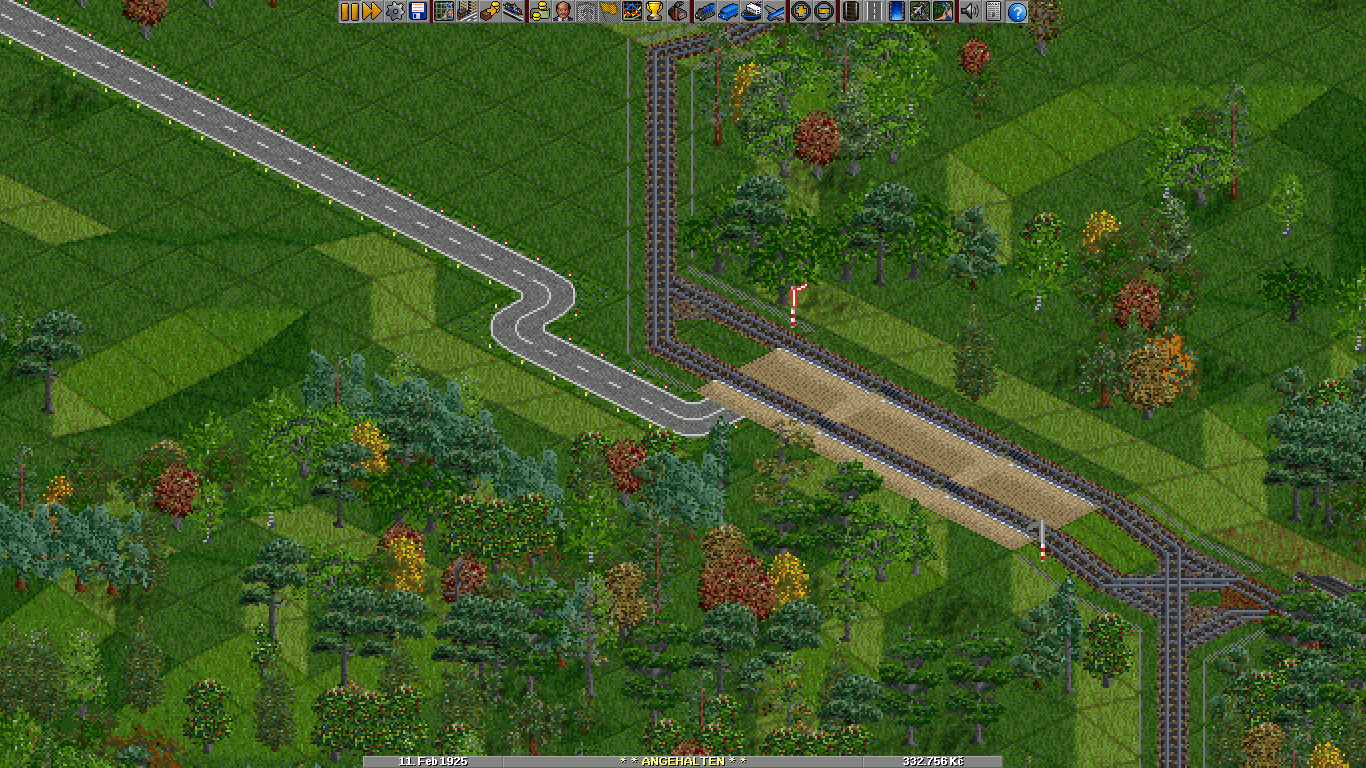Open the question mark help menu
The width and height of the screenshot is (1366, 768).
point(1017,12)
